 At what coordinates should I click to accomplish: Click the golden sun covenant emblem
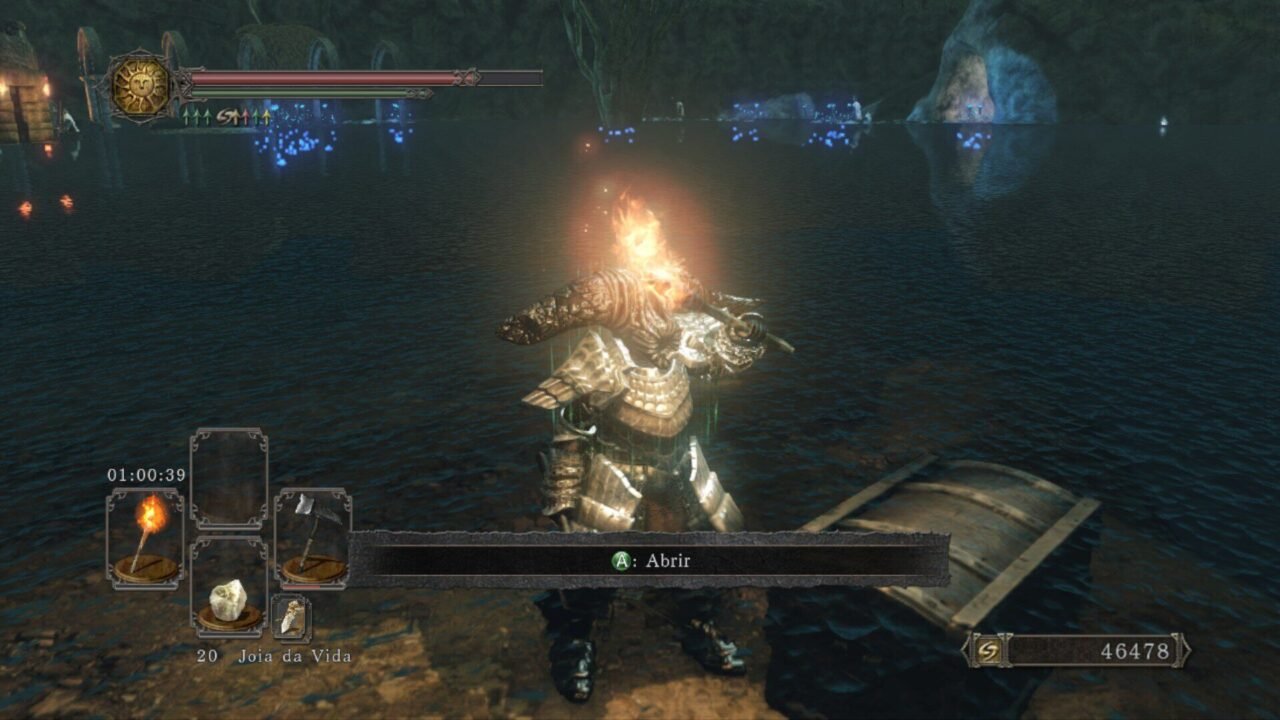click(141, 86)
